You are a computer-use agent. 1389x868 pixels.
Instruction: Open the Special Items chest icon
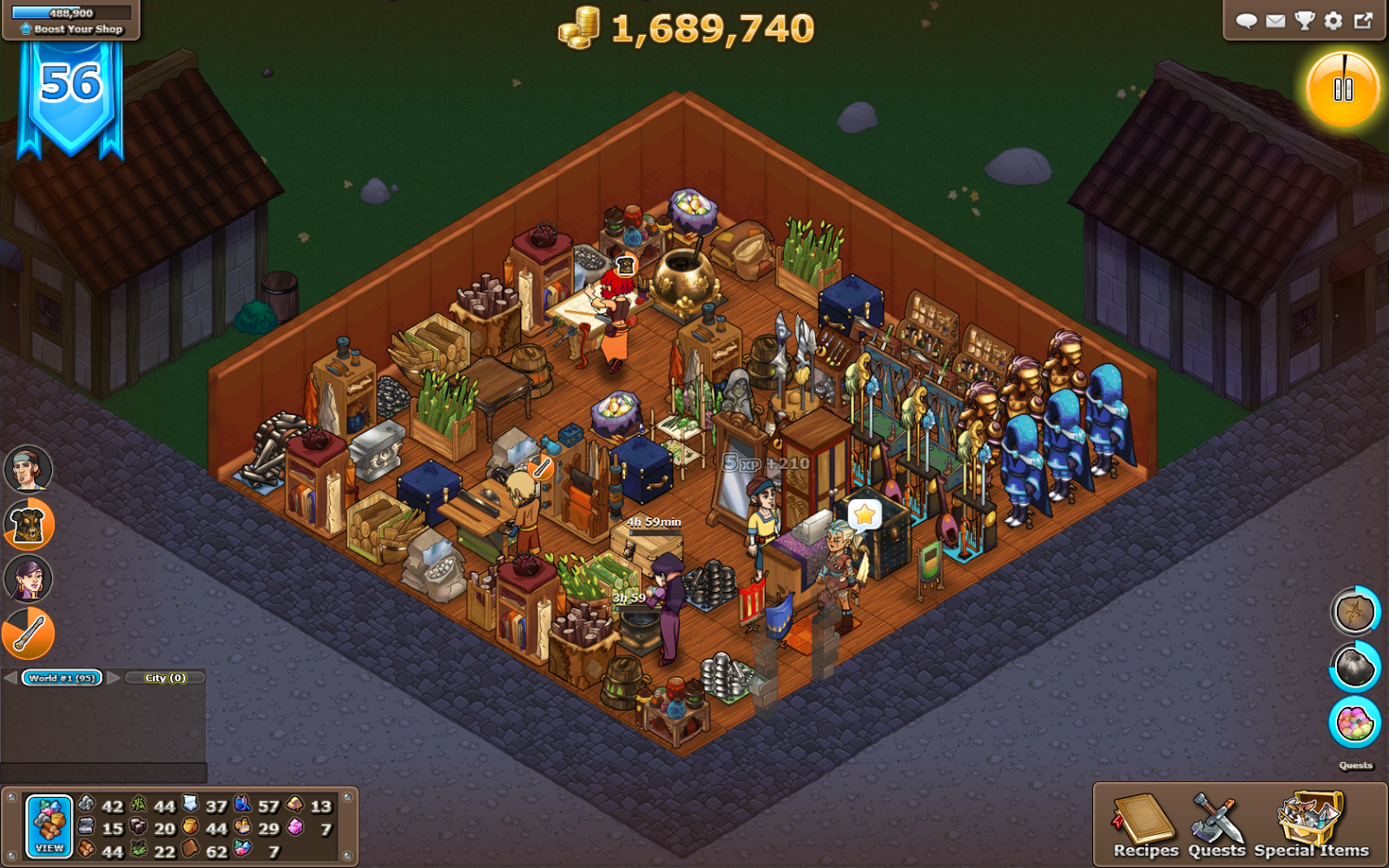[x=1307, y=818]
